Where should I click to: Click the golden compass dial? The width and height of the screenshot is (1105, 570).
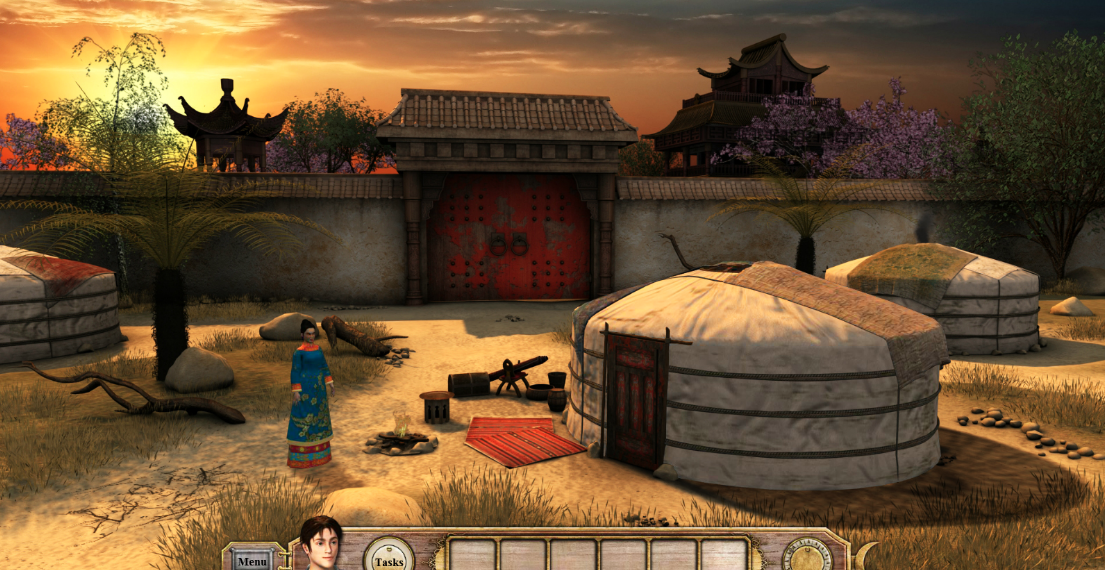(806, 556)
